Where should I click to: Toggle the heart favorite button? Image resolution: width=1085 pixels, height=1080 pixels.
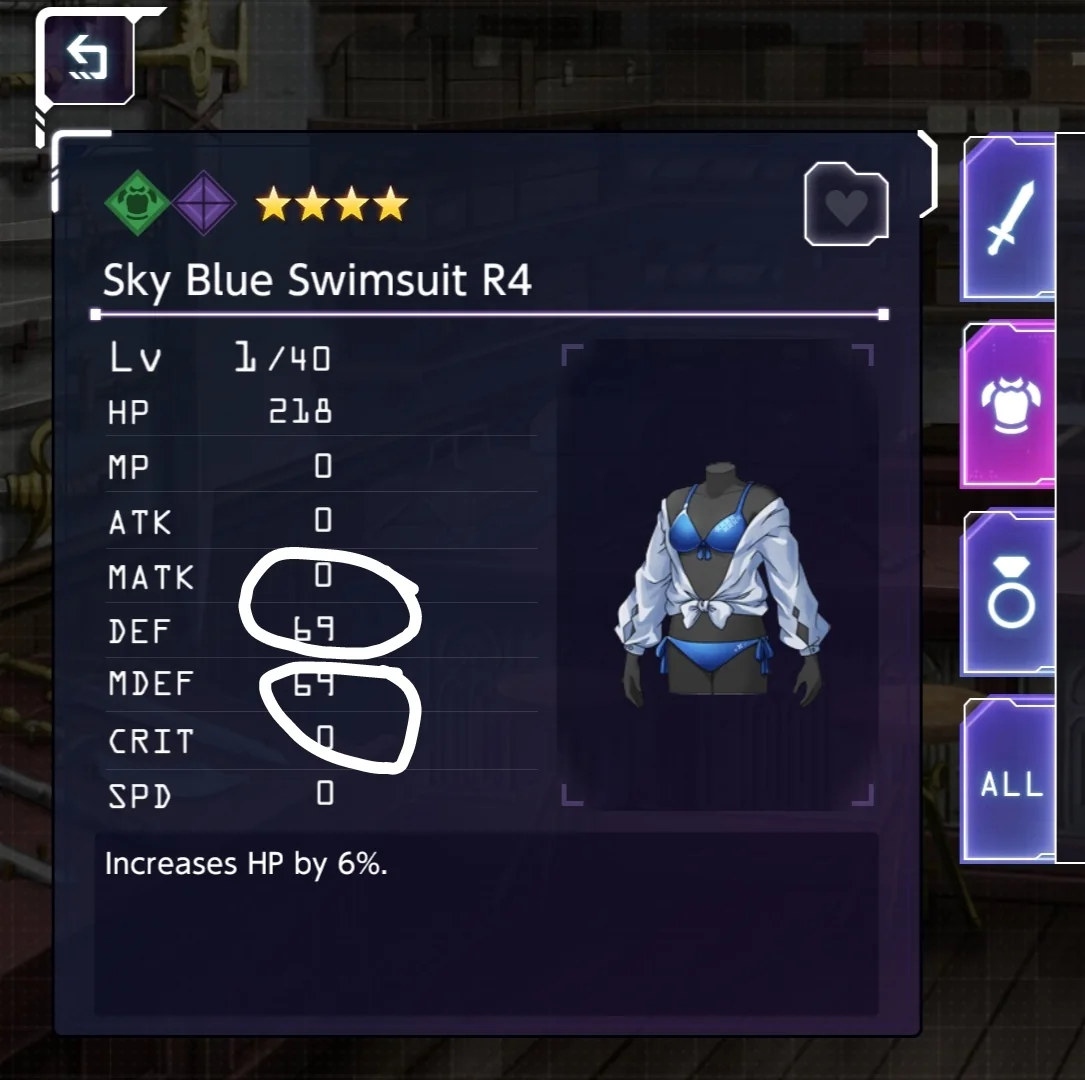[x=846, y=208]
